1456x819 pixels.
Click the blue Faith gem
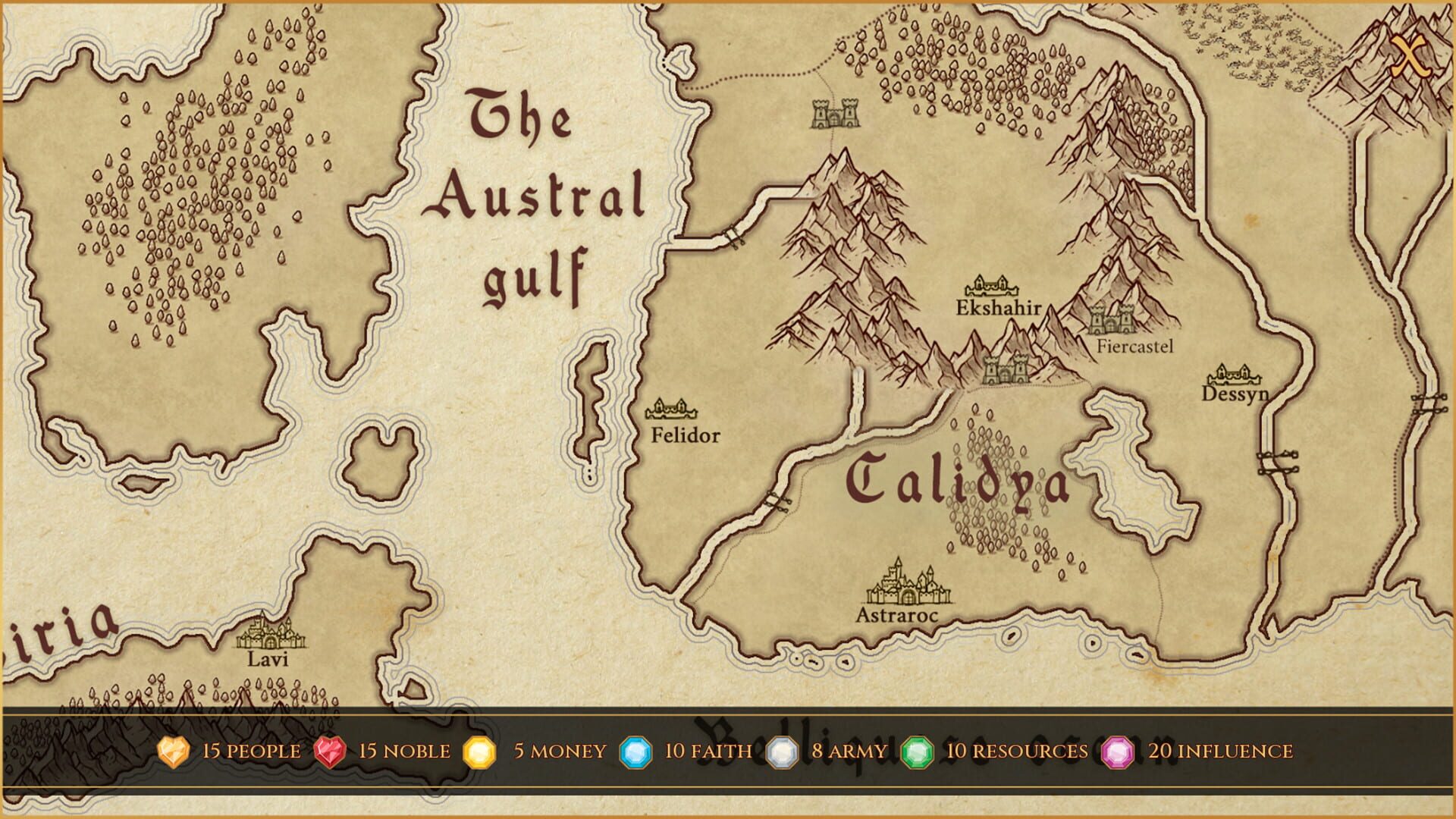coord(635,752)
